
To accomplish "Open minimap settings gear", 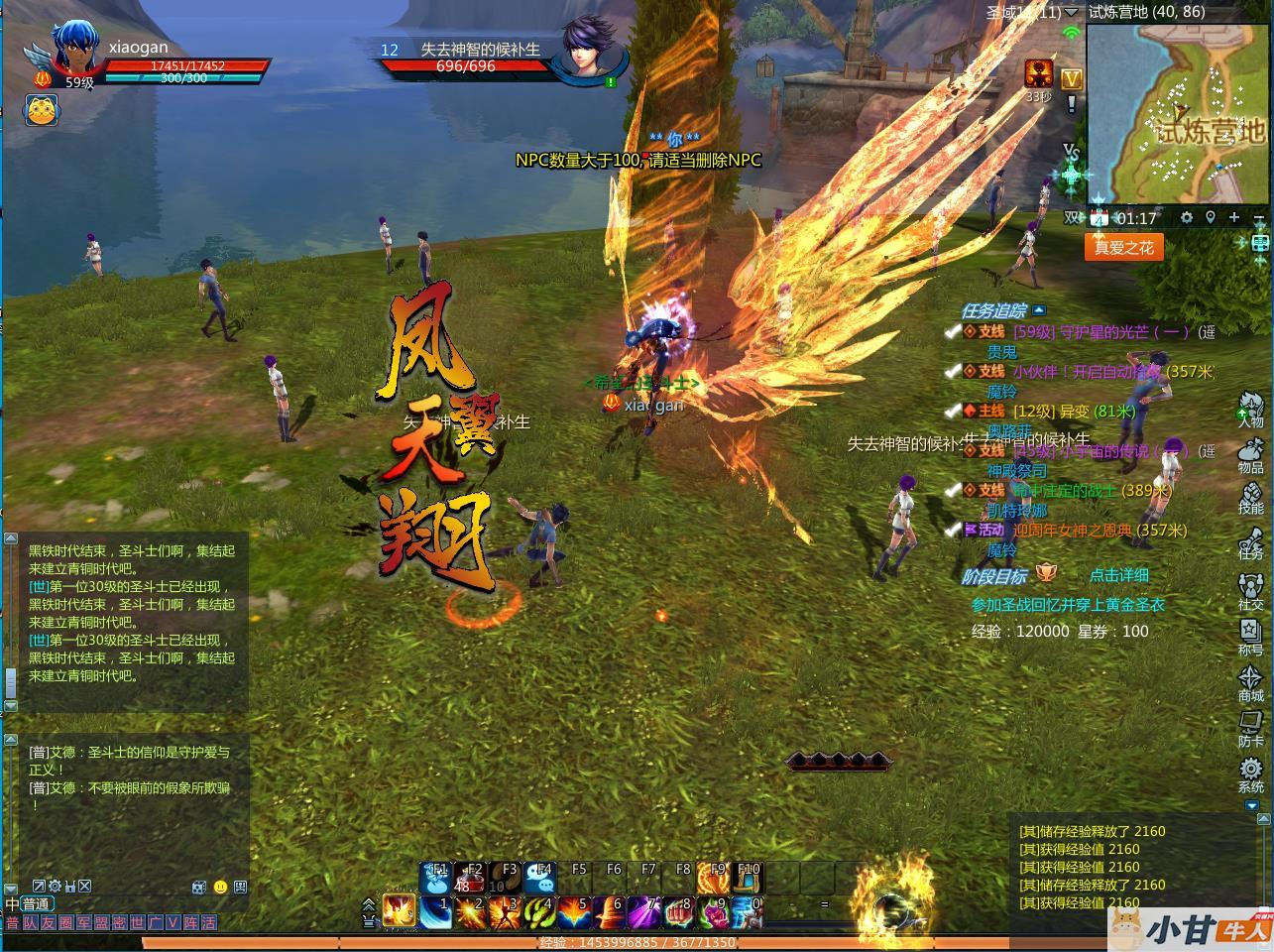I will (x=1187, y=217).
